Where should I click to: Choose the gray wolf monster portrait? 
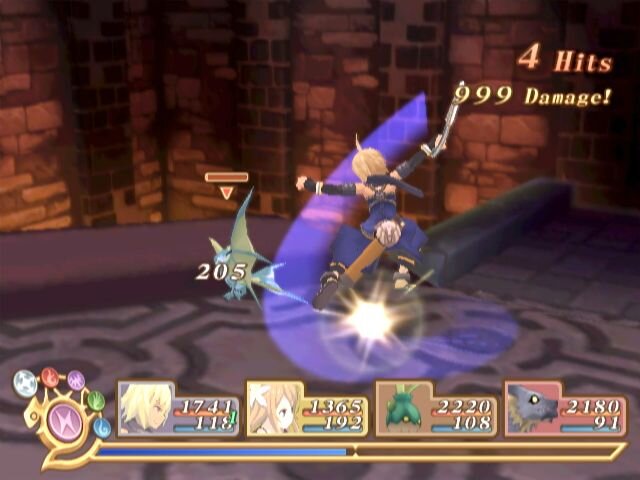[531, 410]
